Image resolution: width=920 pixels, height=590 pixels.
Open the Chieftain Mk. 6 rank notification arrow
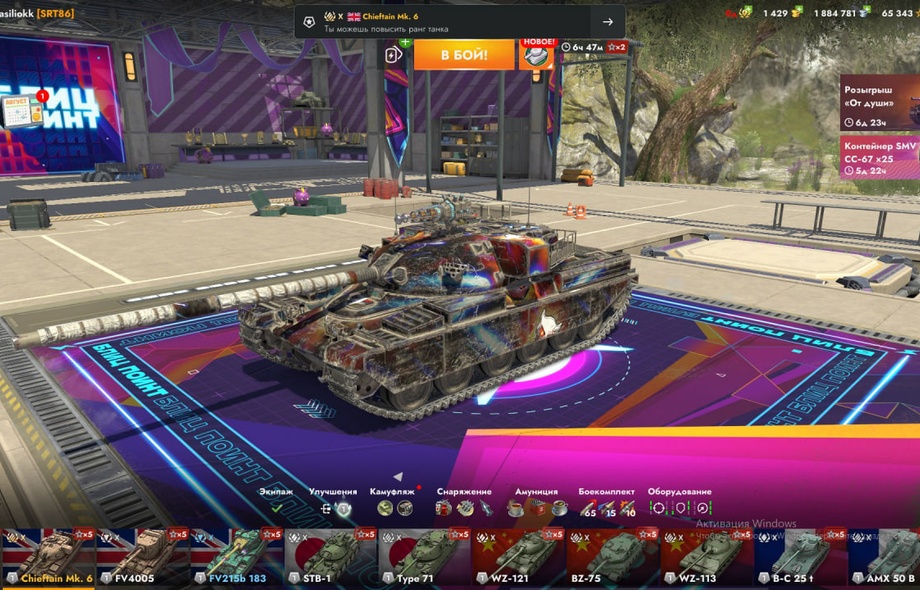coord(607,22)
